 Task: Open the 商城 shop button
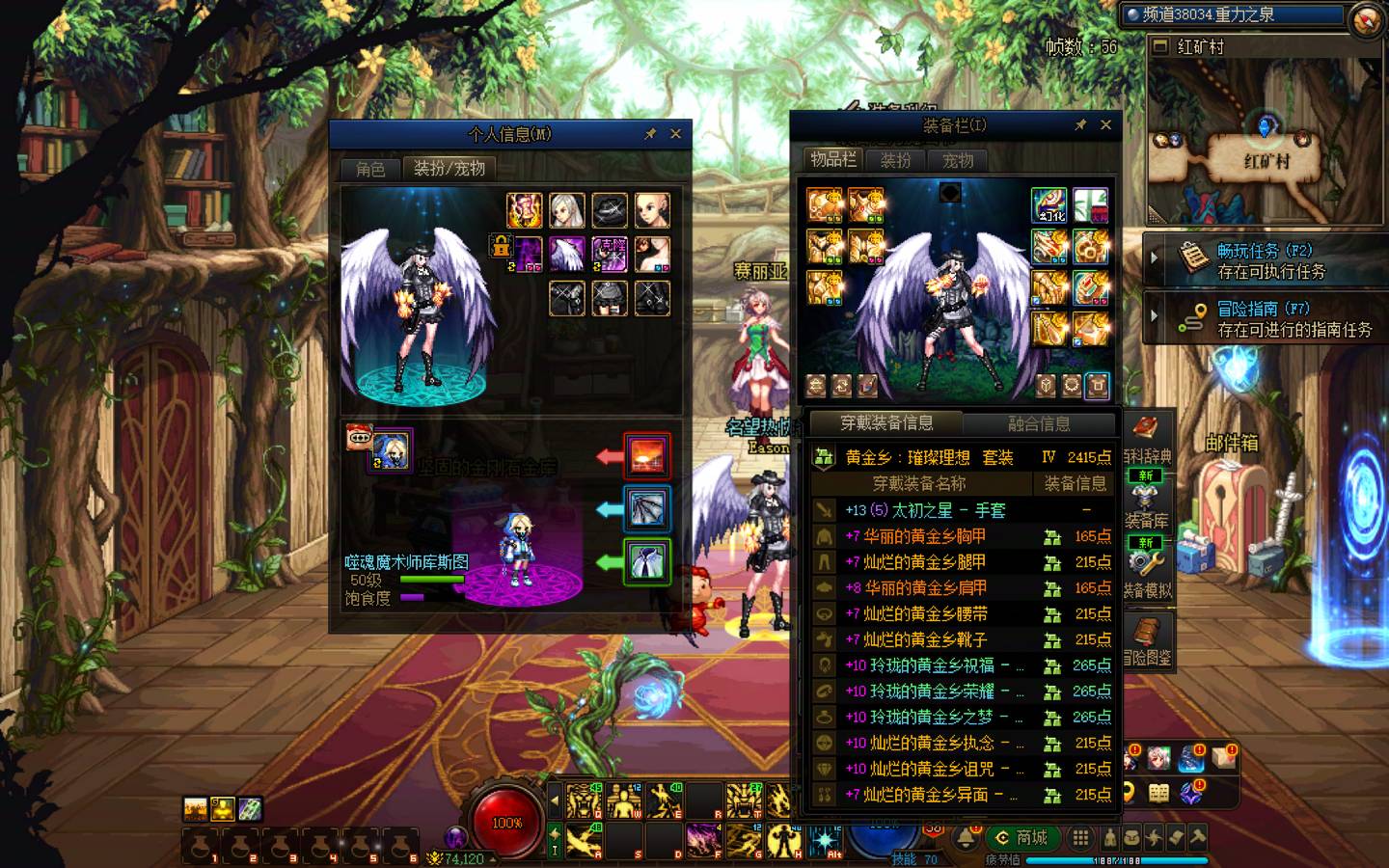(1022, 837)
